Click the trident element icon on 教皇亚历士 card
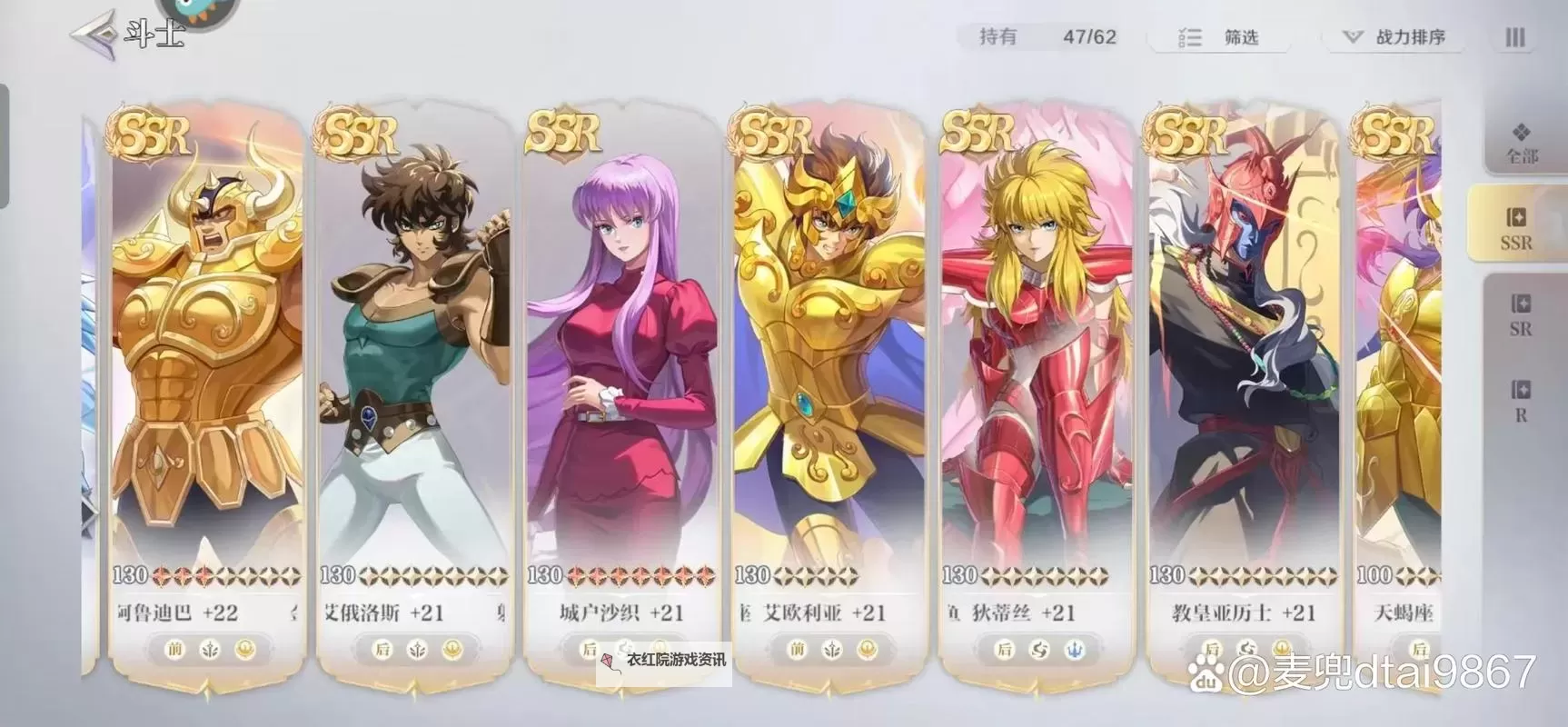 pos(1283,647)
